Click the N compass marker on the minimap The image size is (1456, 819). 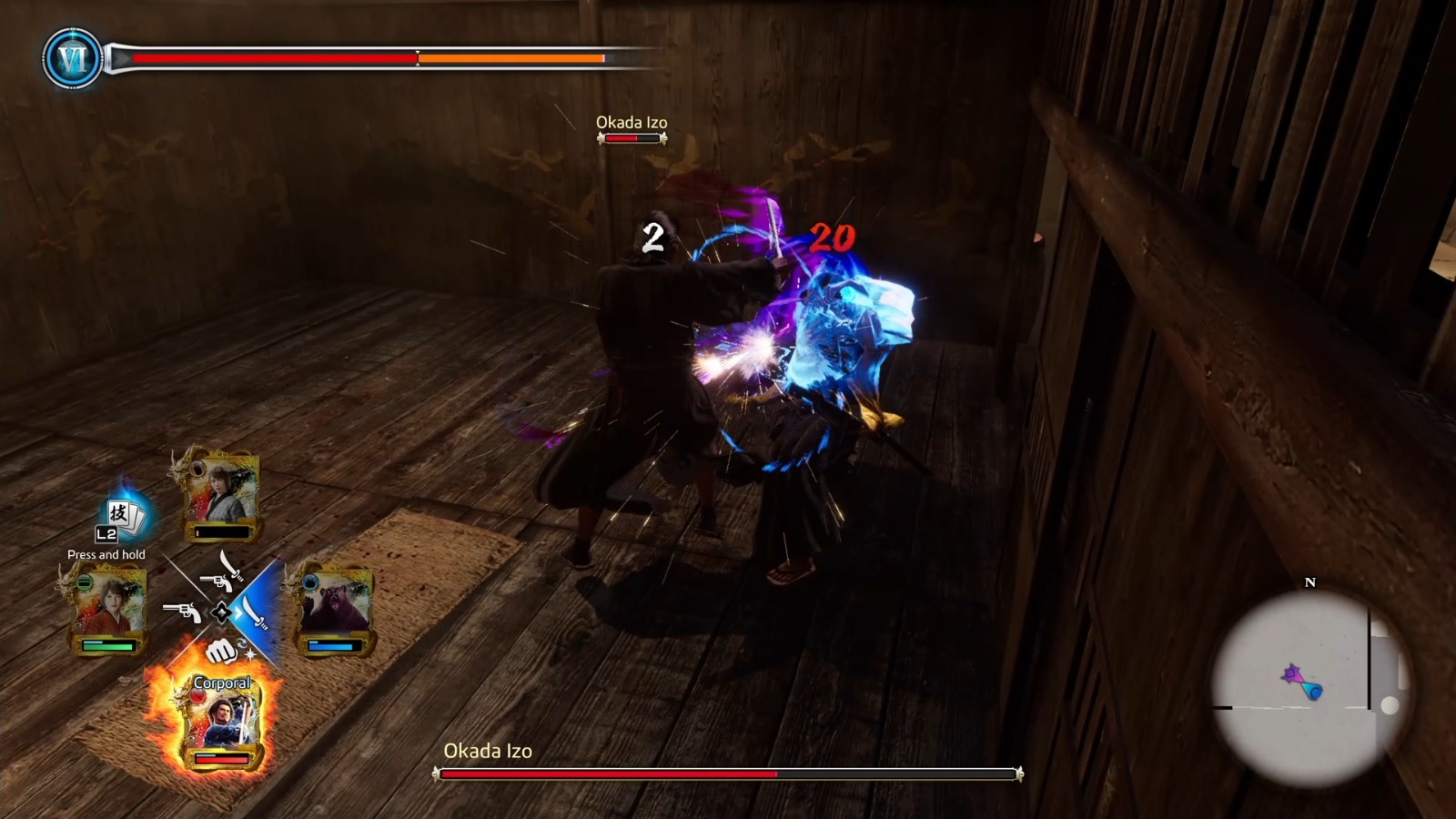tap(1310, 581)
